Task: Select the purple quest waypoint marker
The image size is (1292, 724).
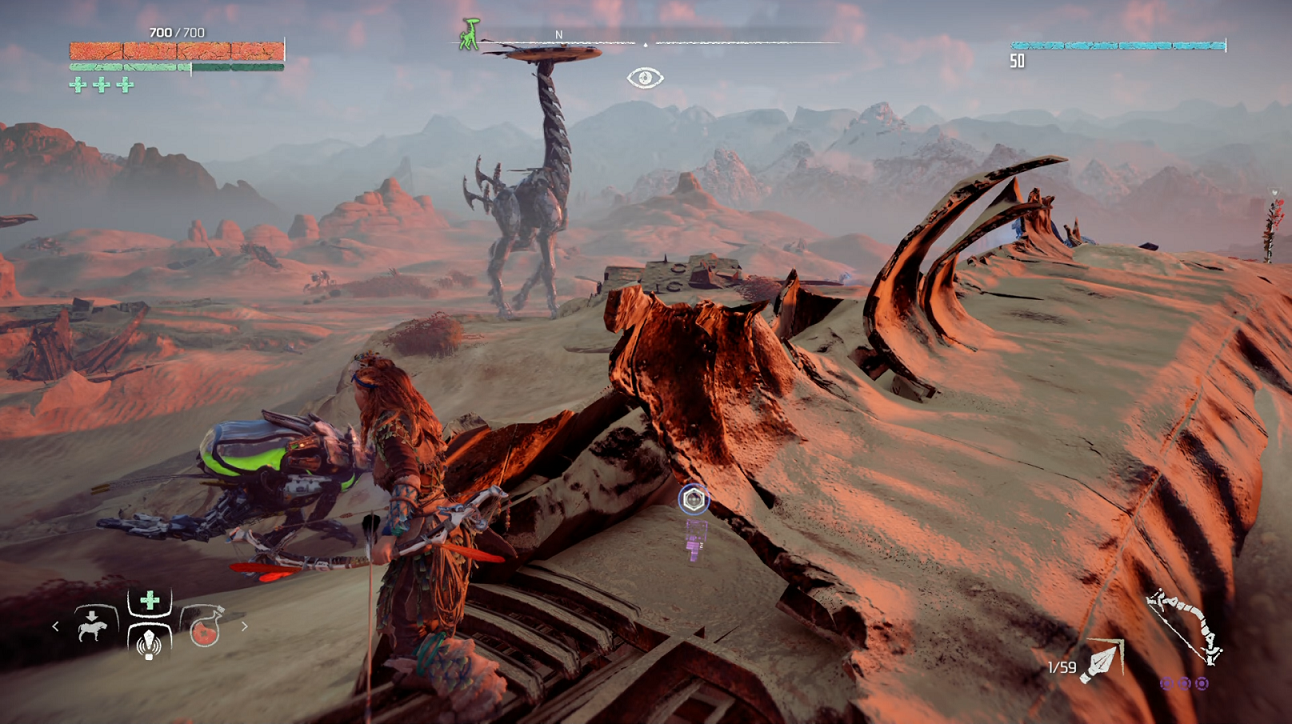Action: coord(694,499)
